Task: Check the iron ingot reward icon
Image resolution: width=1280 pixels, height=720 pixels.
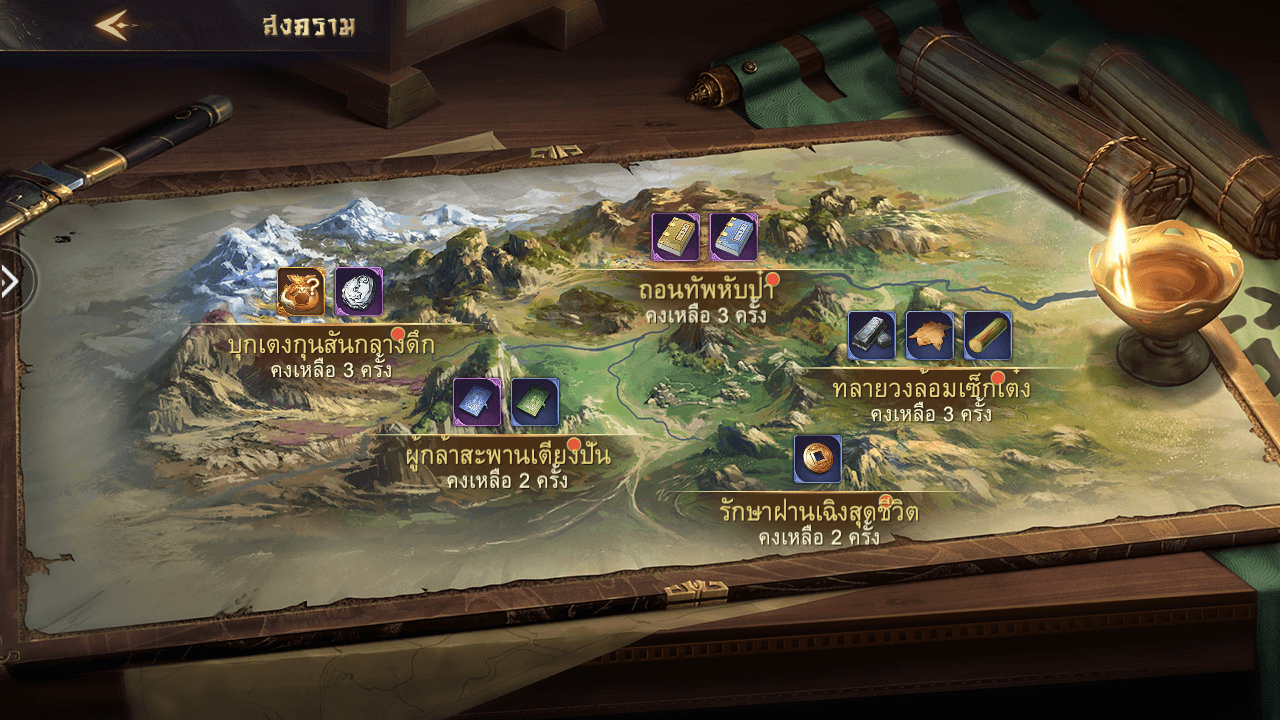Action: (872, 336)
